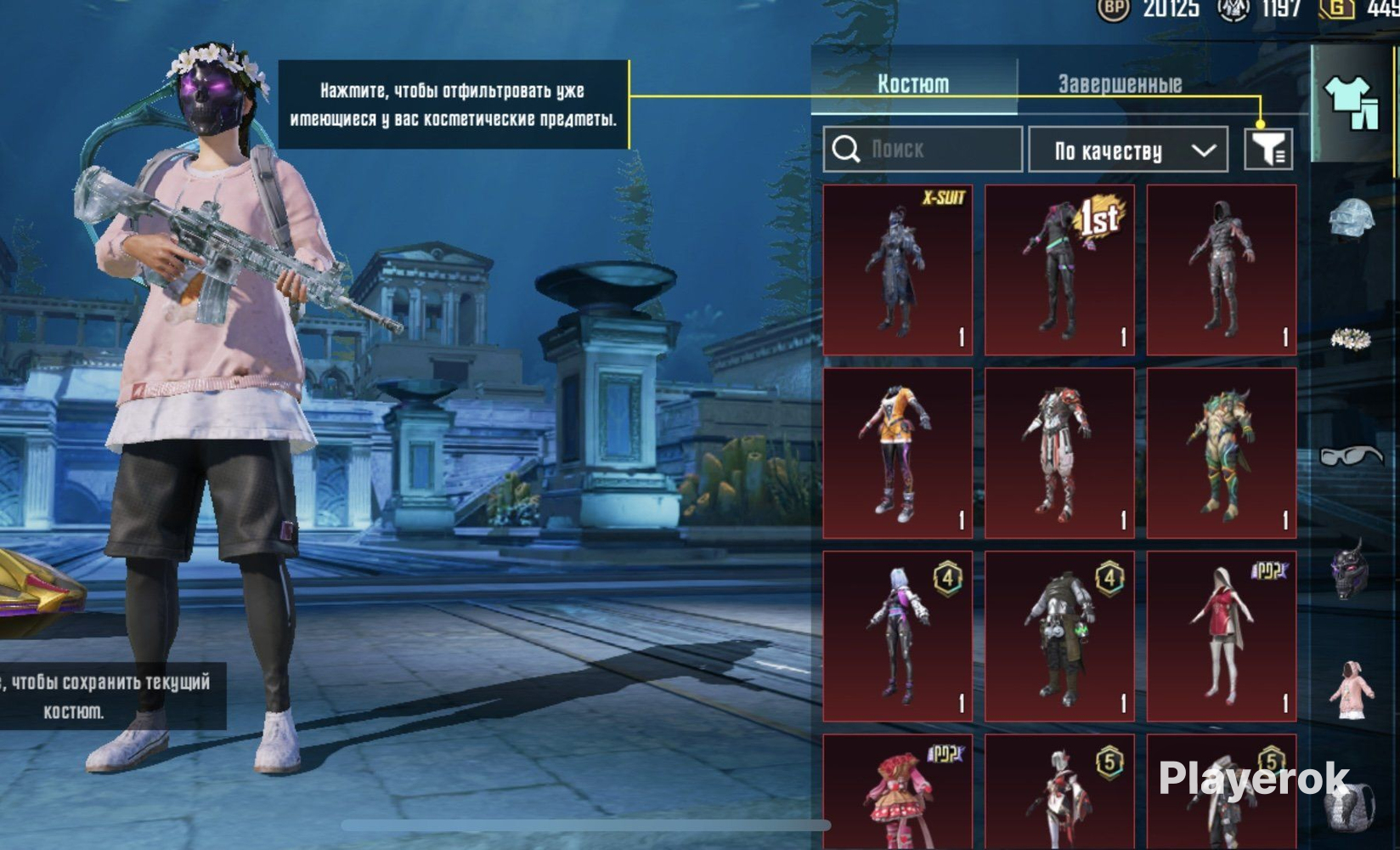Image resolution: width=1400 pixels, height=850 pixels.
Task: Open the sunglasses category icon
Action: [1352, 456]
